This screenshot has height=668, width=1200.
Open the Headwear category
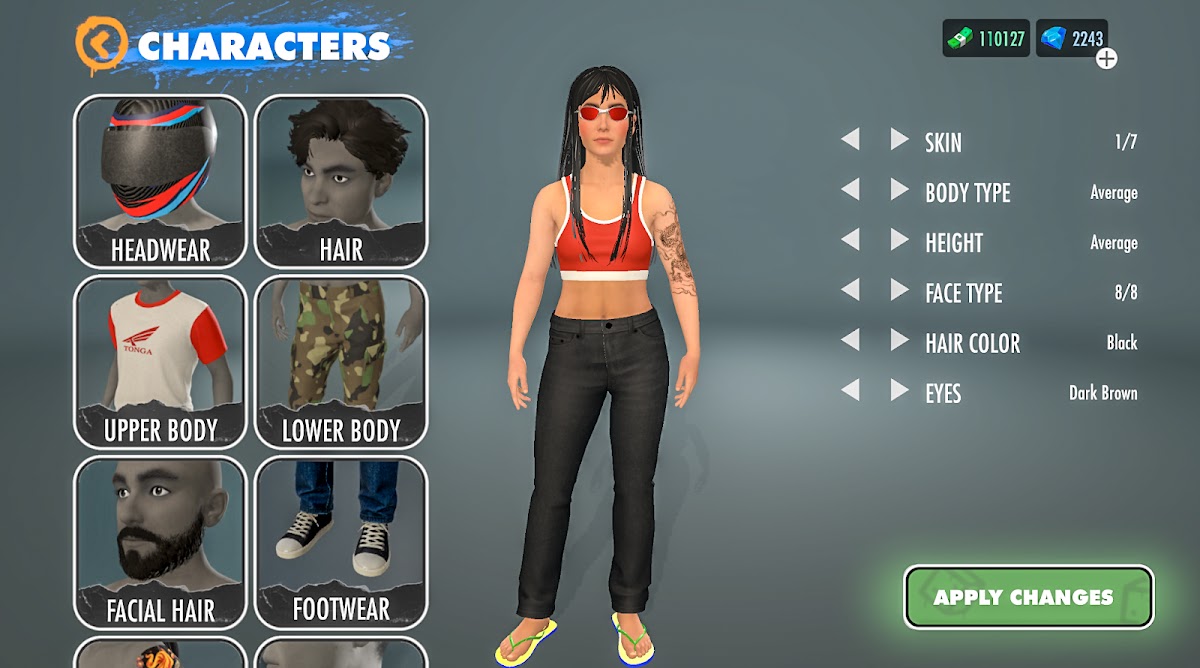pyautogui.click(x=160, y=181)
